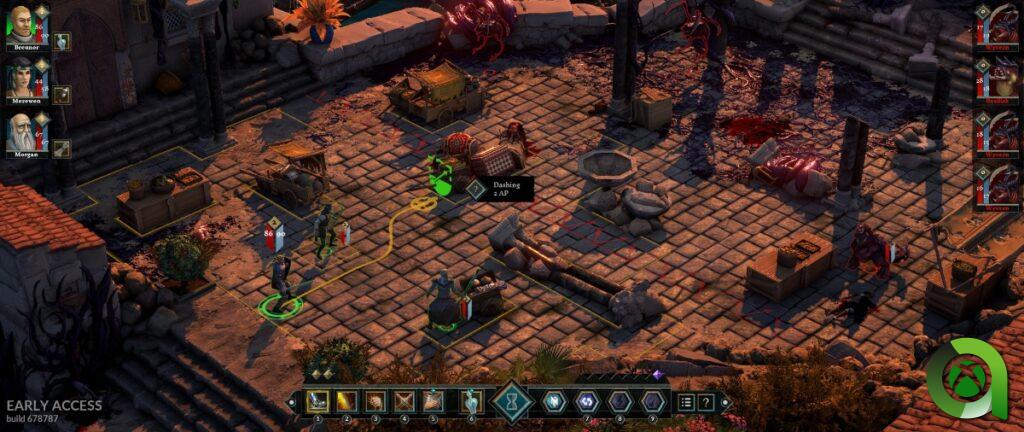
Task: Activate the swirling arrows hexagon ability in slot 7
Action: pyautogui.click(x=586, y=402)
